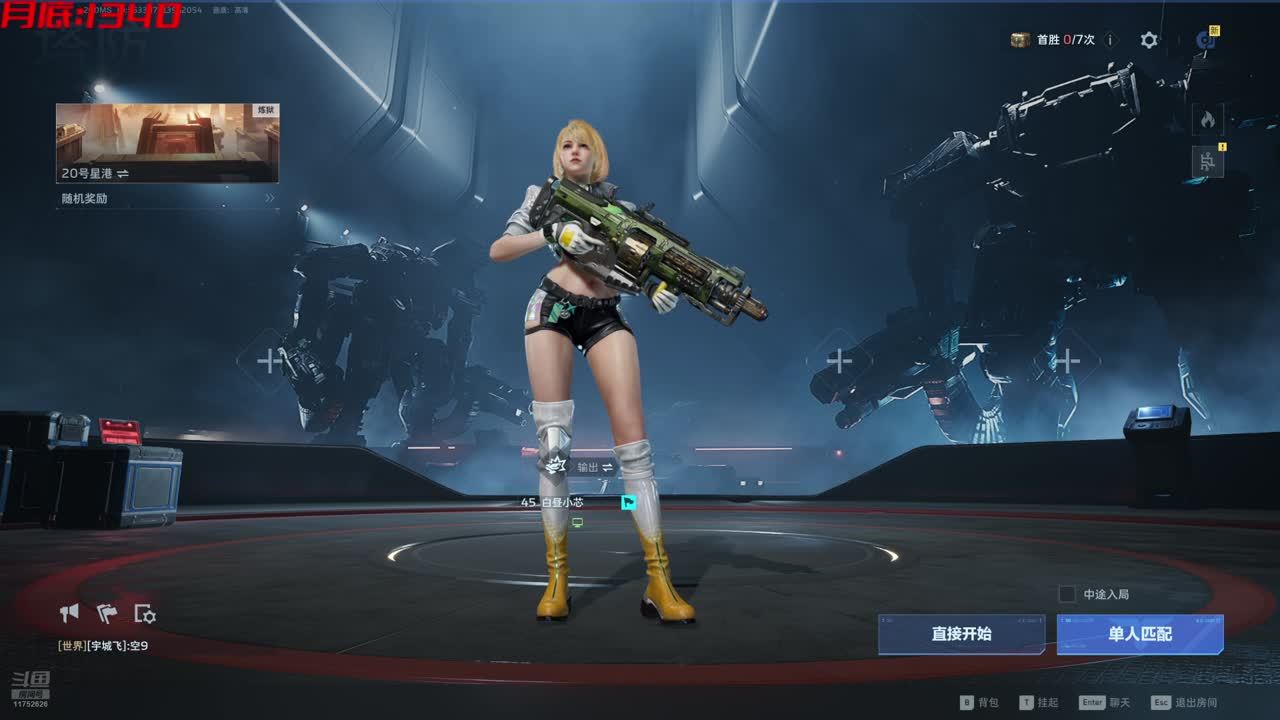Open the first-win treasure chest
Screen dimensions: 1280x720
pyautogui.click(x=1020, y=40)
